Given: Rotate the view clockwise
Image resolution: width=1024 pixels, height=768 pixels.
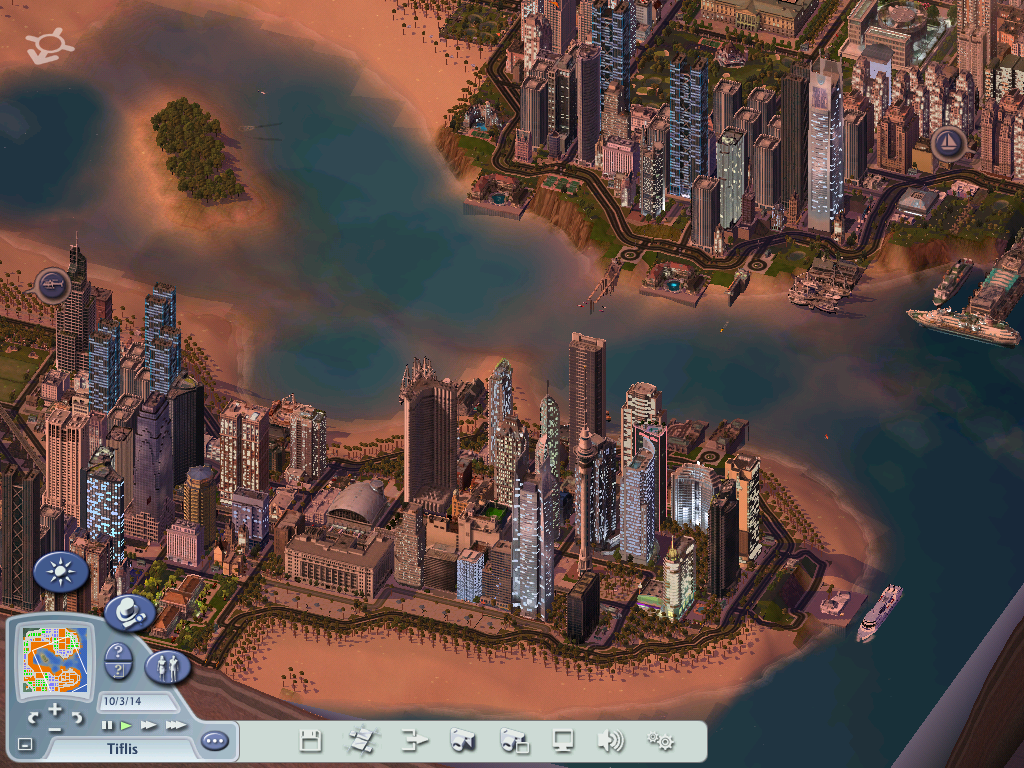Looking at the screenshot, I should [x=77, y=717].
